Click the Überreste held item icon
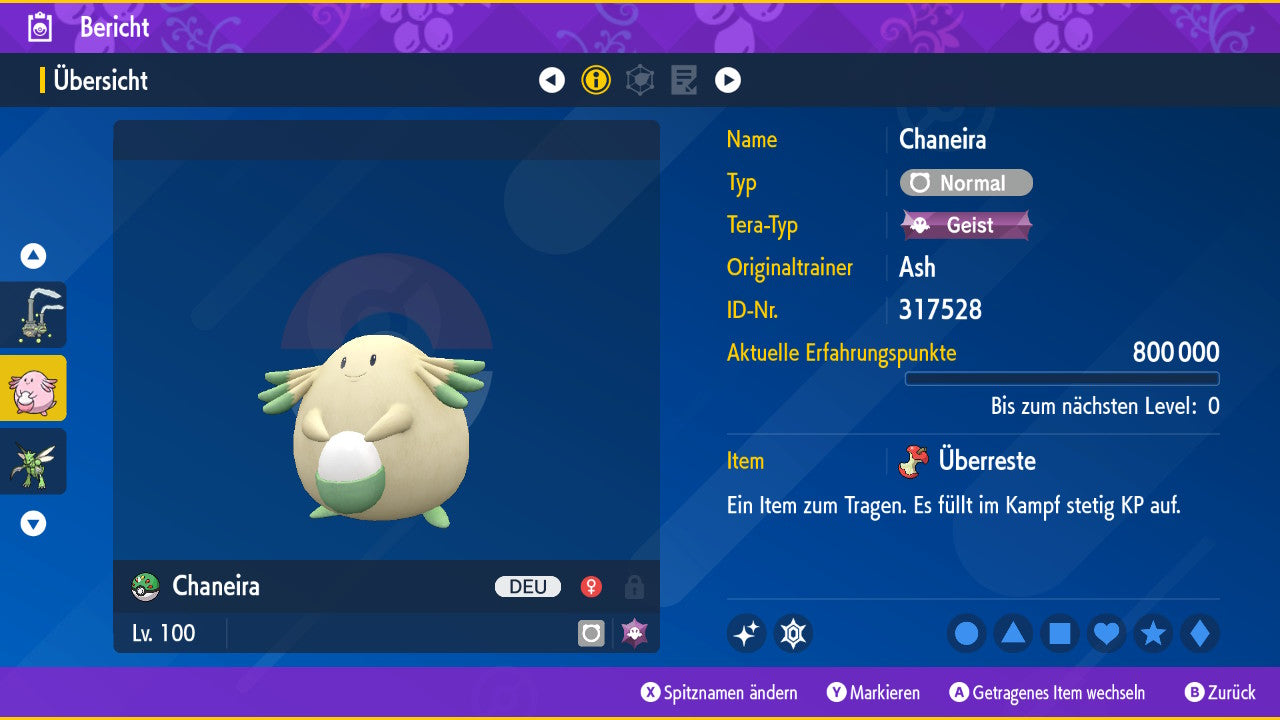 [x=913, y=461]
